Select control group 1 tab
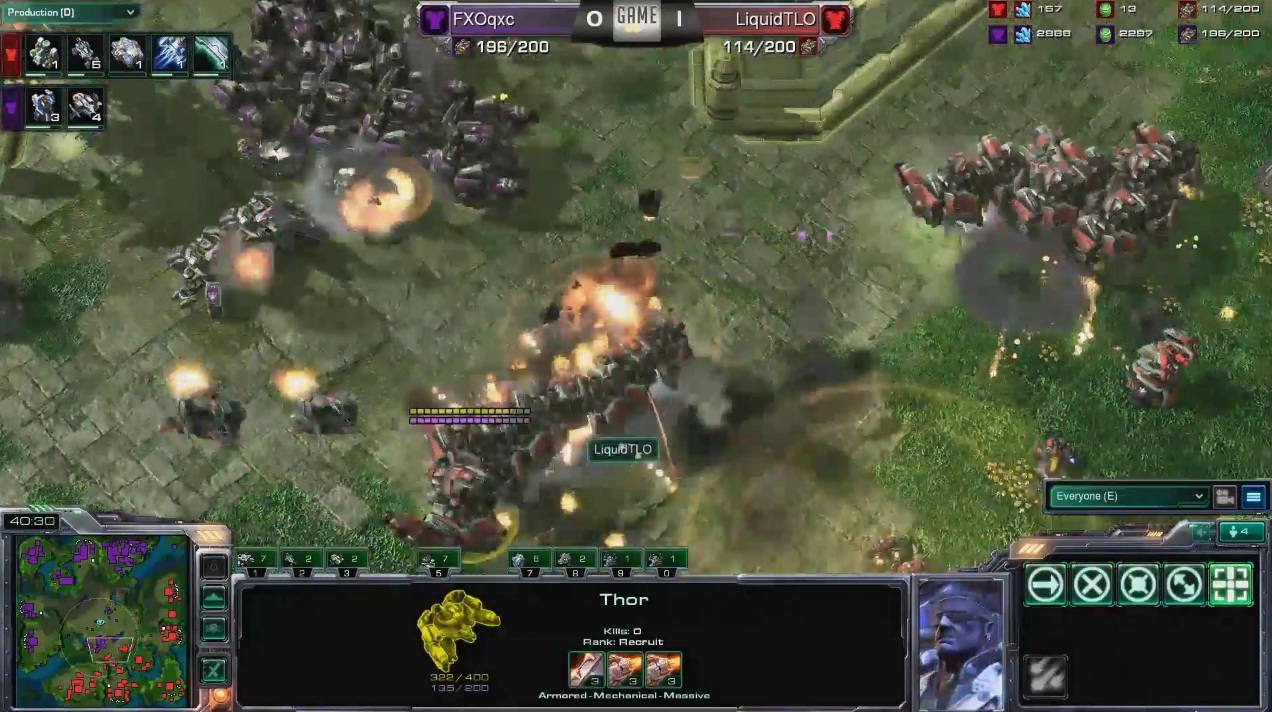This screenshot has width=1272, height=712. coord(256,561)
